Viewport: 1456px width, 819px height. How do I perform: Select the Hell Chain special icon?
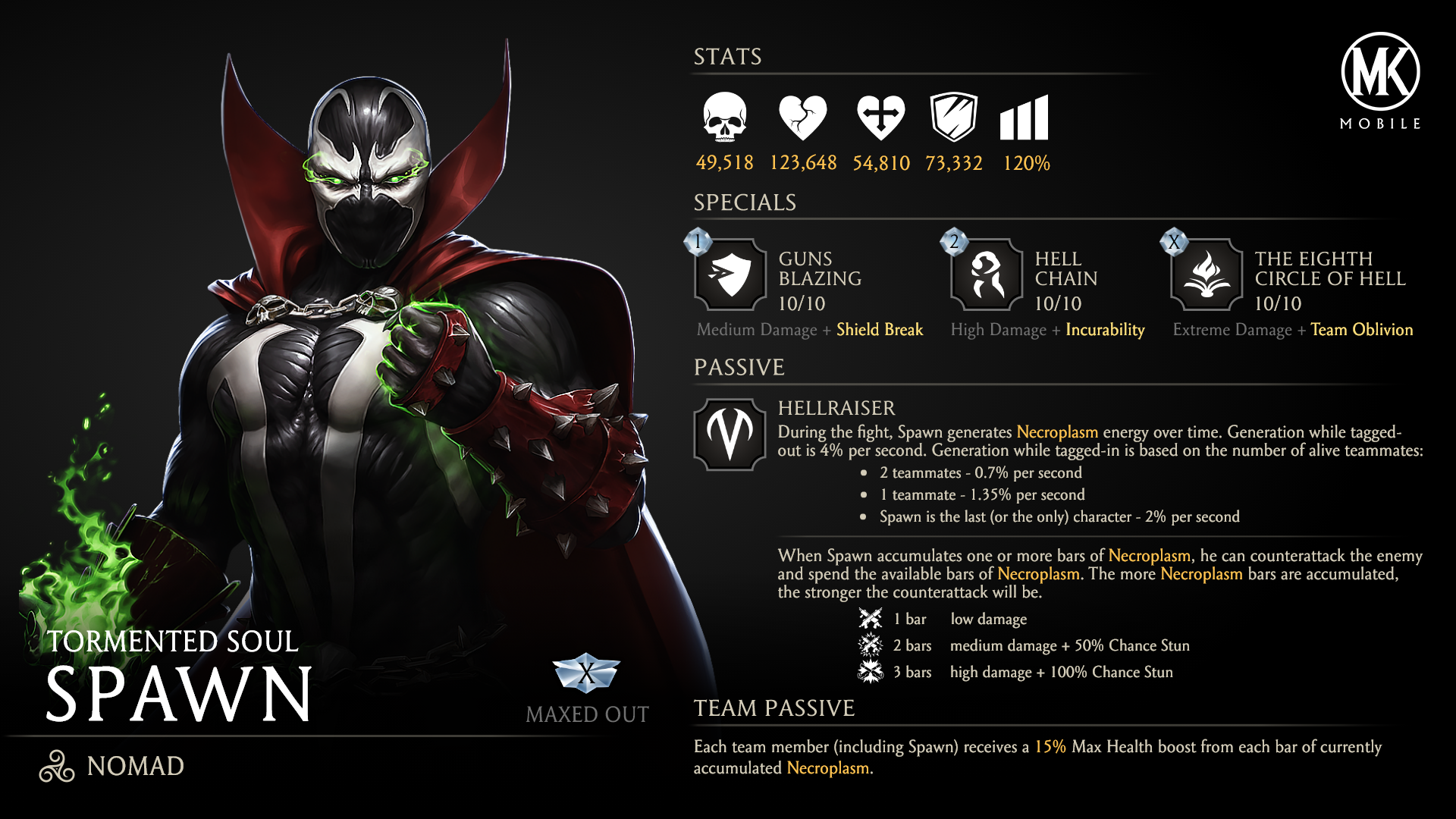pyautogui.click(x=987, y=275)
